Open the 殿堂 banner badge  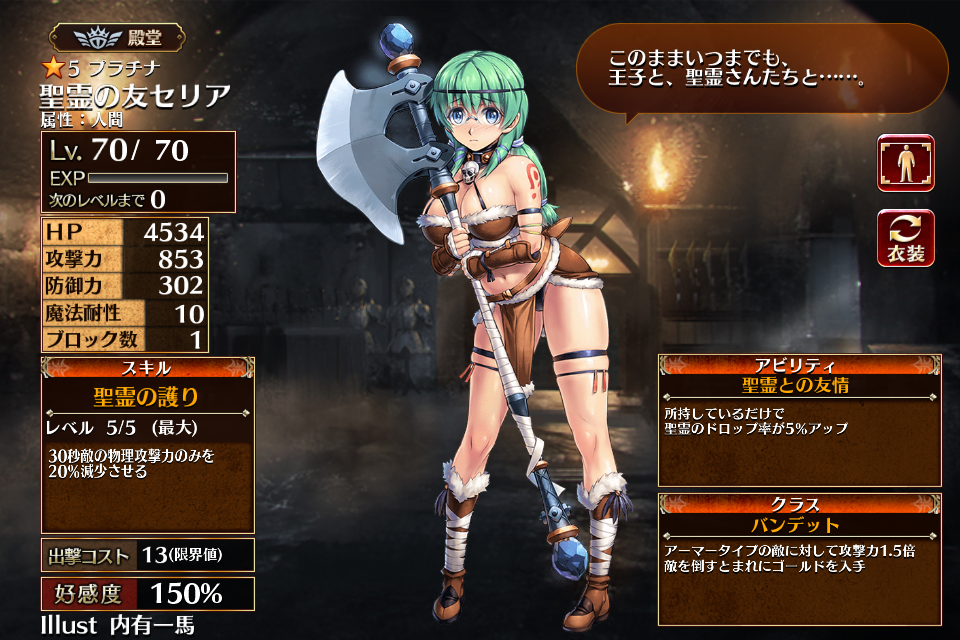(120, 39)
